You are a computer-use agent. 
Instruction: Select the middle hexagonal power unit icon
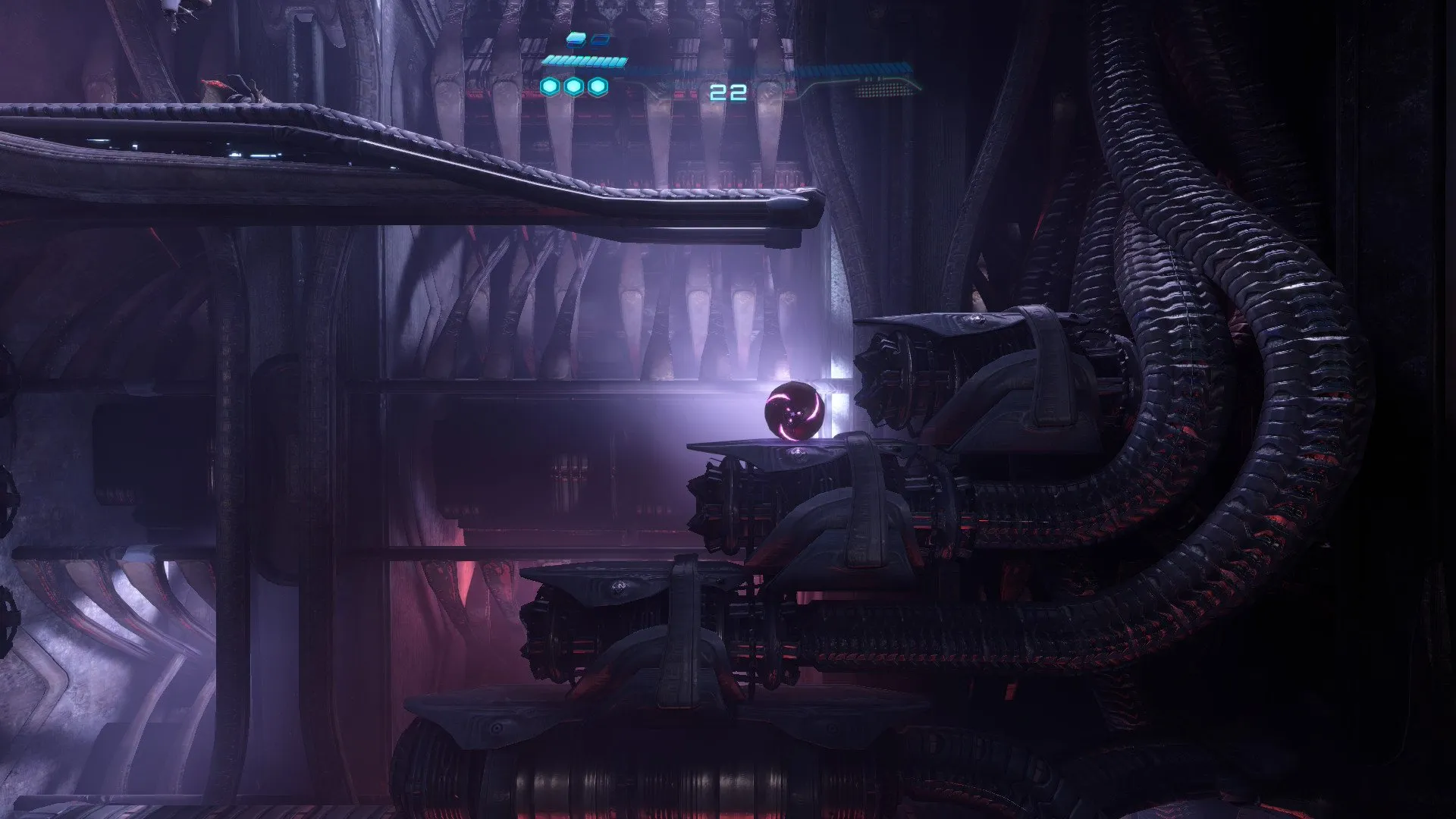click(574, 87)
